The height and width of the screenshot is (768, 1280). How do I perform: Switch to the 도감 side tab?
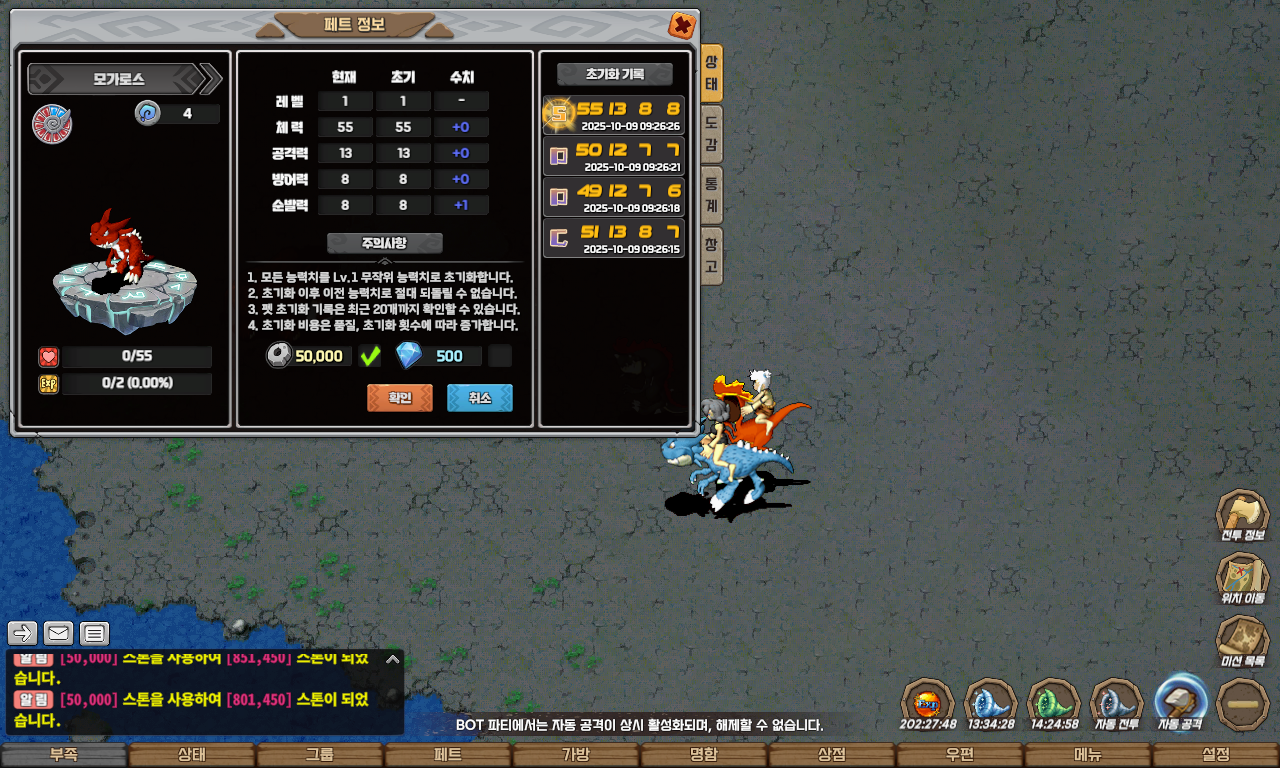711,136
